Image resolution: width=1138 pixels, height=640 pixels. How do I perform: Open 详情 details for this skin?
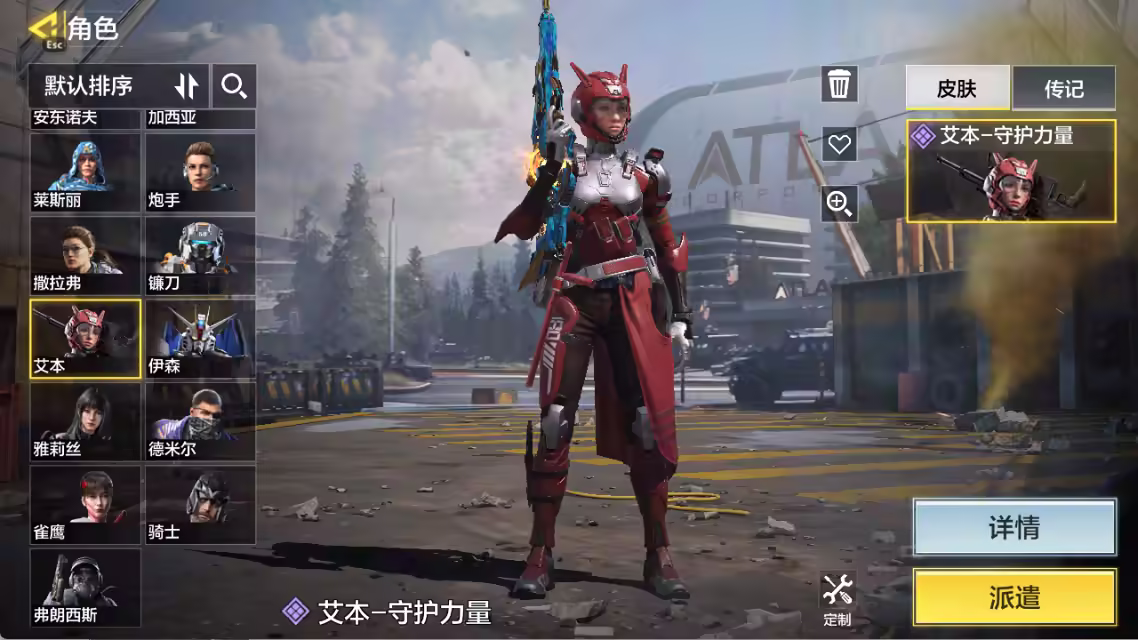[x=1014, y=527]
